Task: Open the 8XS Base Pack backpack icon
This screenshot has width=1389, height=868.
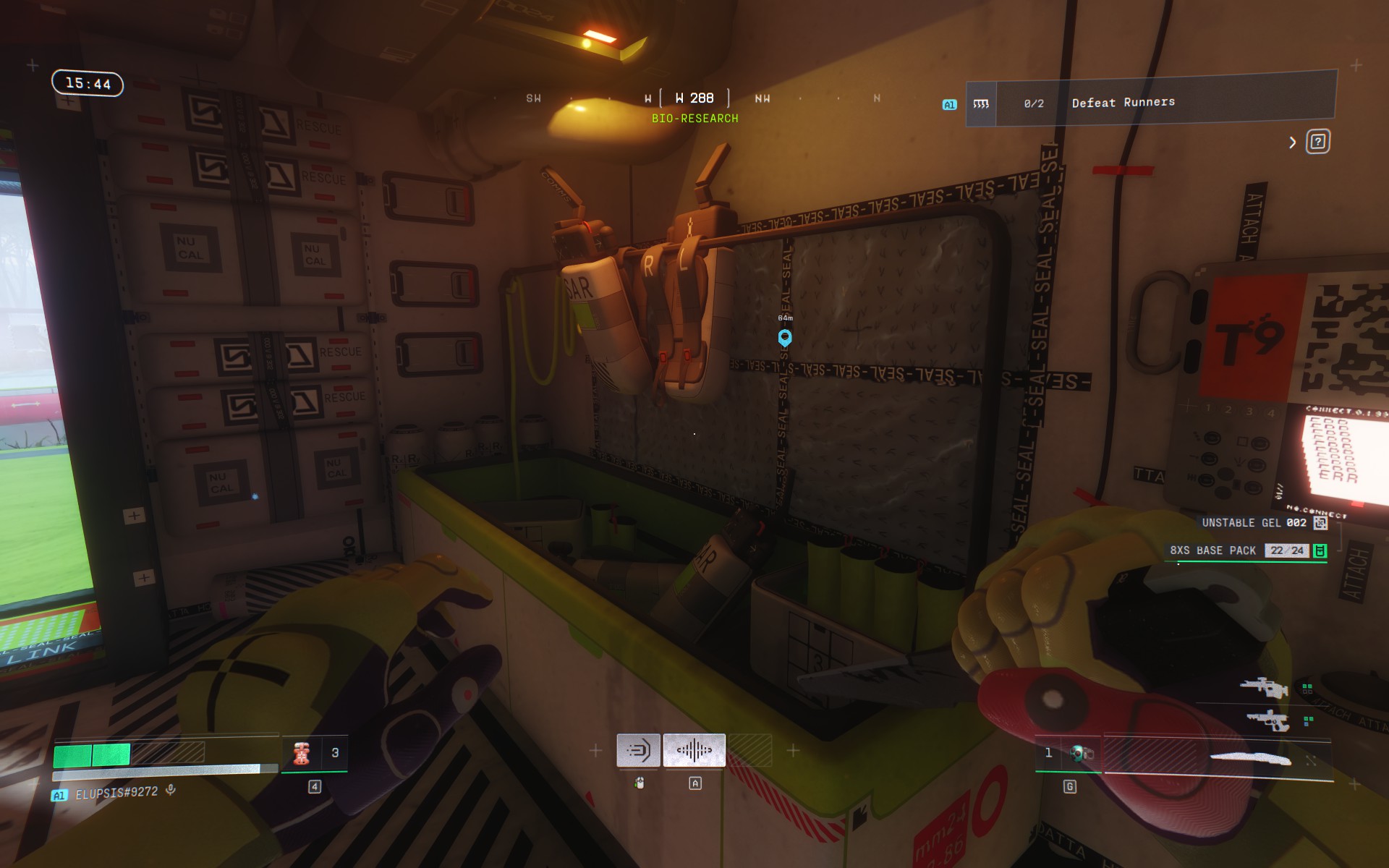Action: 1320,551
